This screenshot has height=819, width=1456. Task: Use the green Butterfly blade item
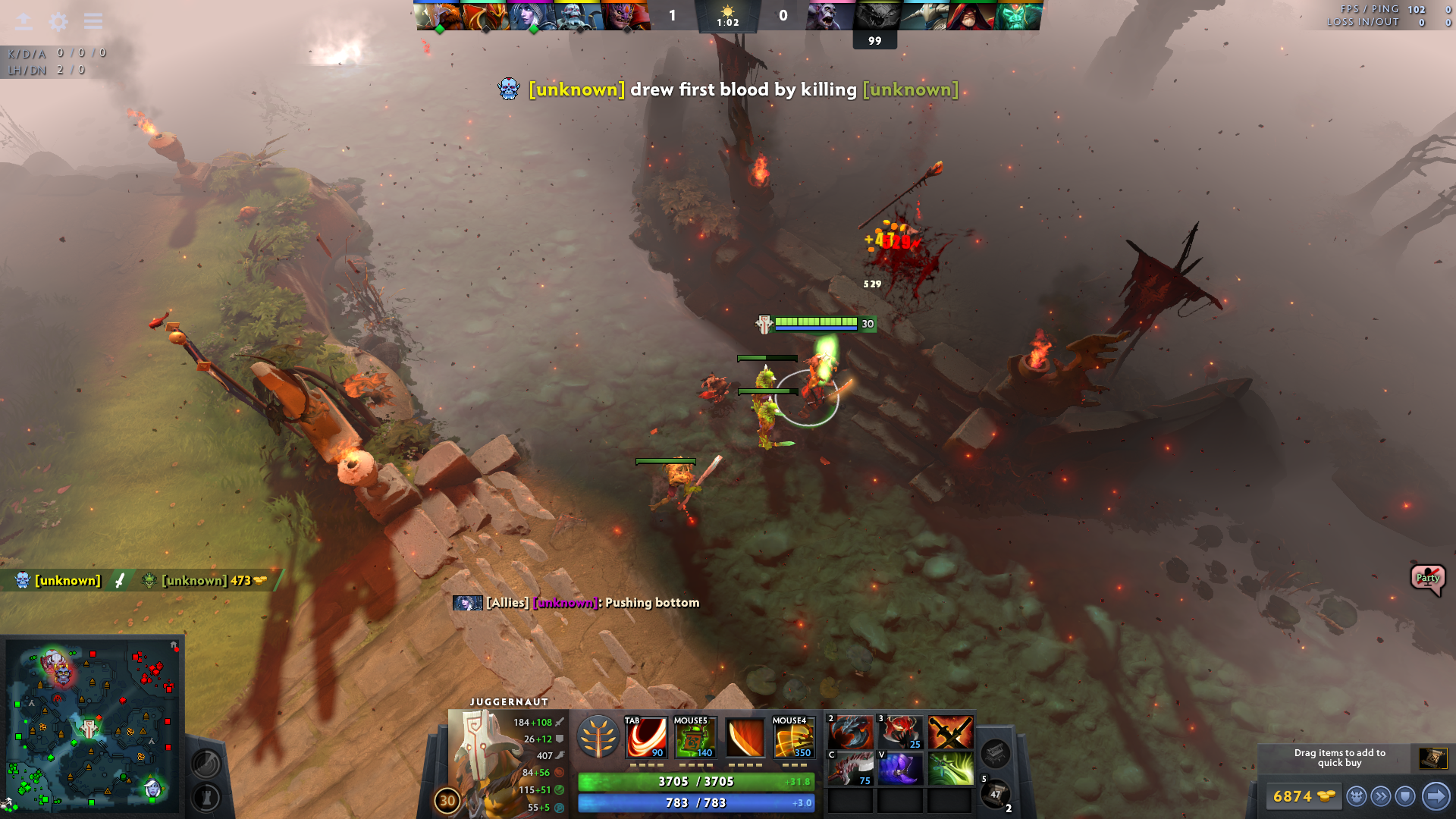950,770
